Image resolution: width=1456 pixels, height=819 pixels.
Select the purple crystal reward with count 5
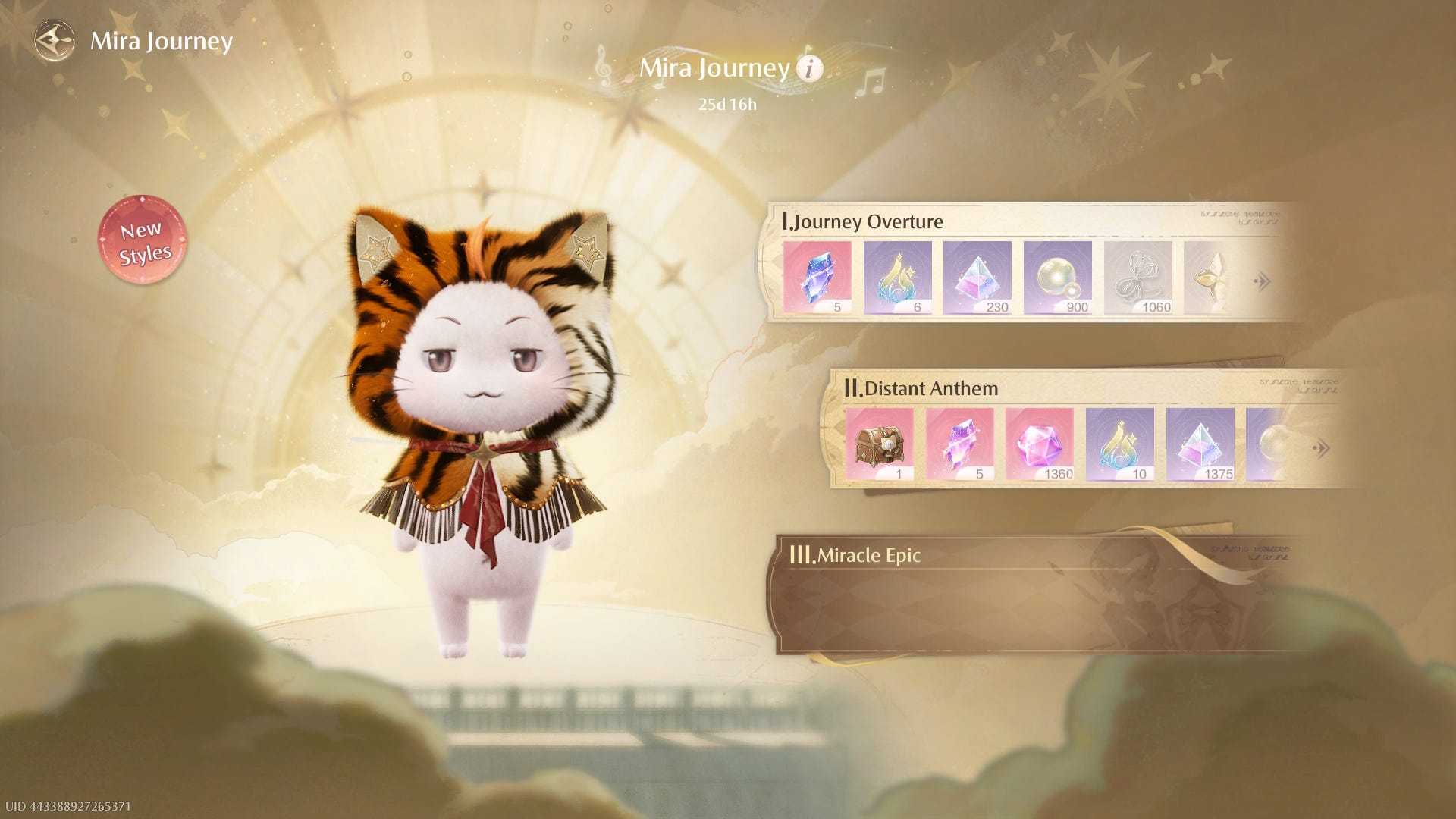[x=959, y=444]
